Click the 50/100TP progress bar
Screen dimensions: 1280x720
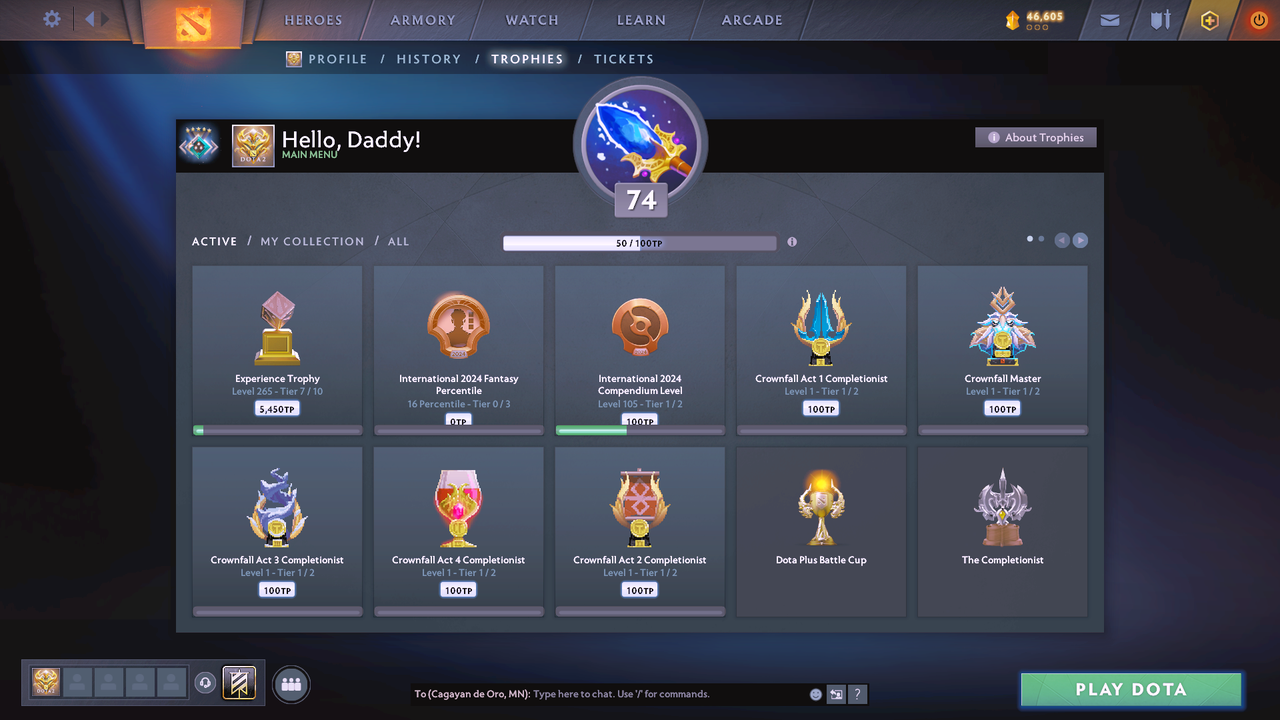coord(640,242)
